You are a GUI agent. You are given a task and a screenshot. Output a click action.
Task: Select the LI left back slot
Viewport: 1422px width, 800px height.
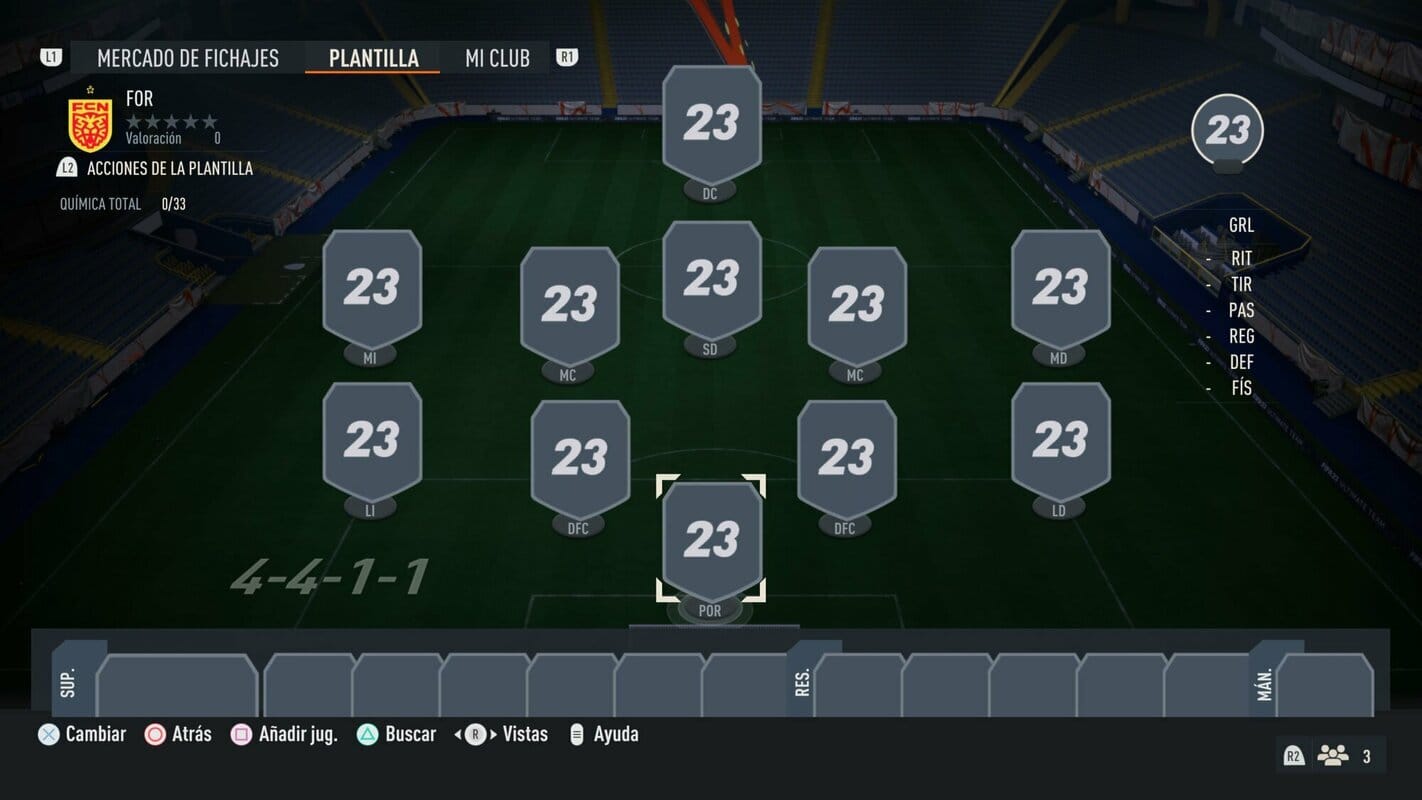click(x=372, y=441)
